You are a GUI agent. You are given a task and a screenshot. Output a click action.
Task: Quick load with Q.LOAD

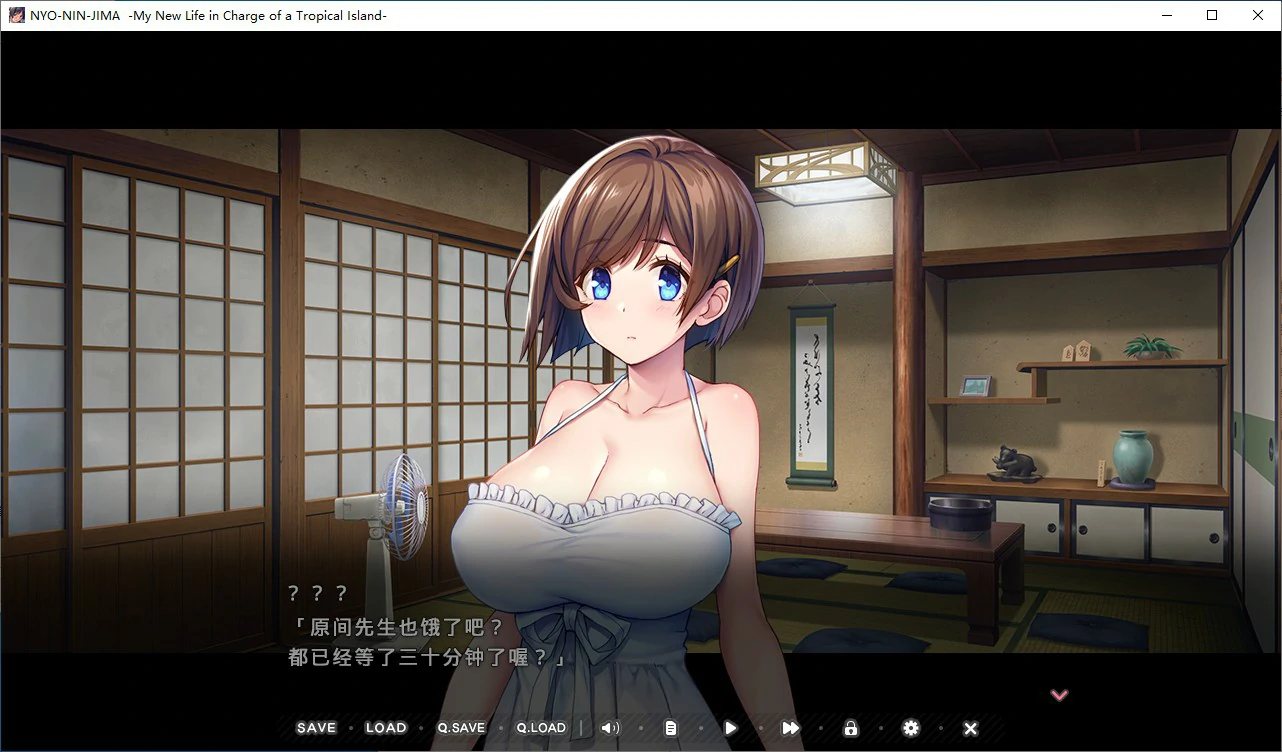coord(541,728)
